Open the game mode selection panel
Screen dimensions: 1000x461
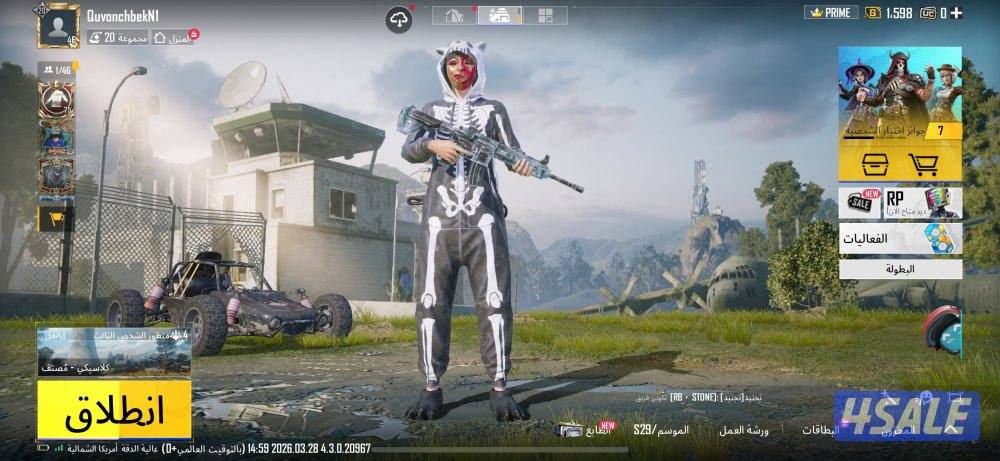(114, 352)
